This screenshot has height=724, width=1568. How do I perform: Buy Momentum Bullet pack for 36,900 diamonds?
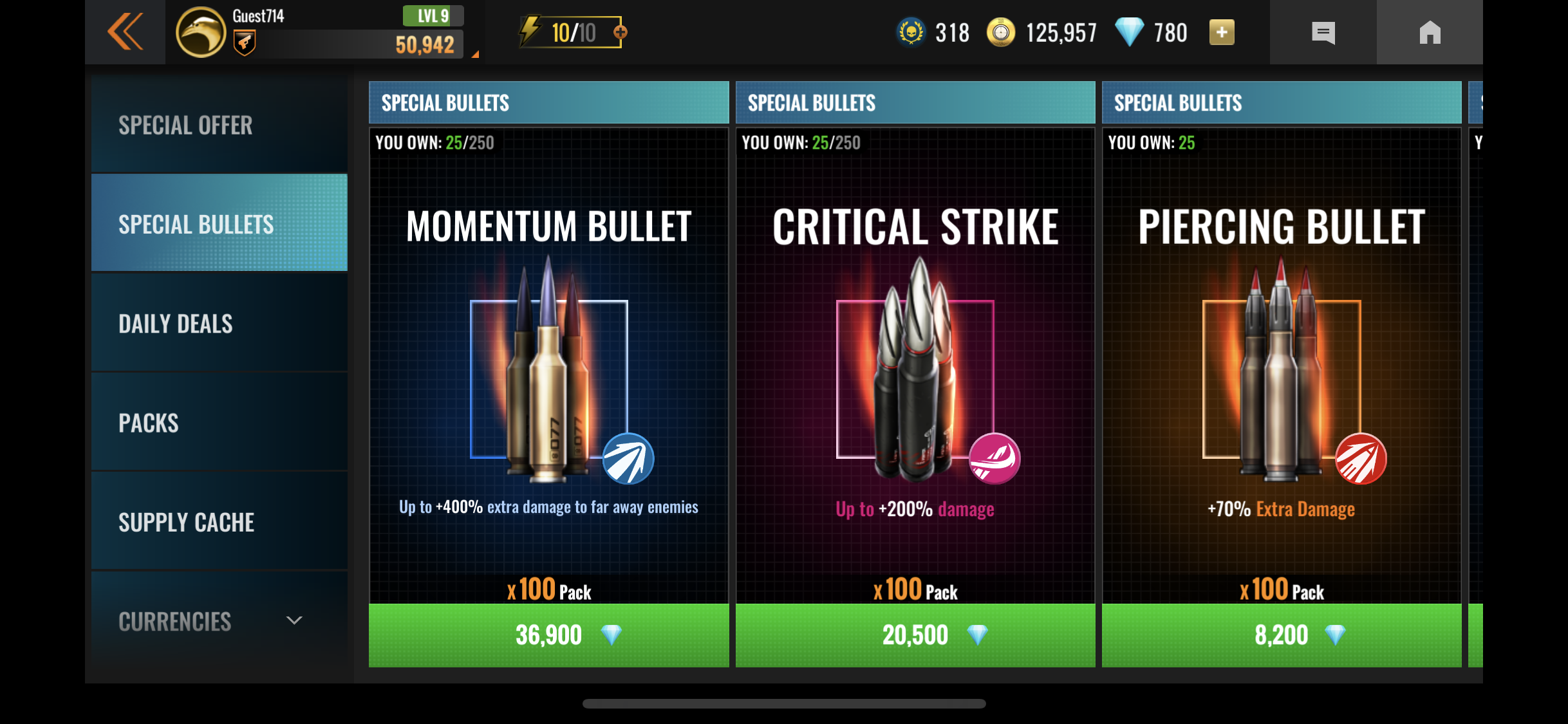[x=548, y=635]
